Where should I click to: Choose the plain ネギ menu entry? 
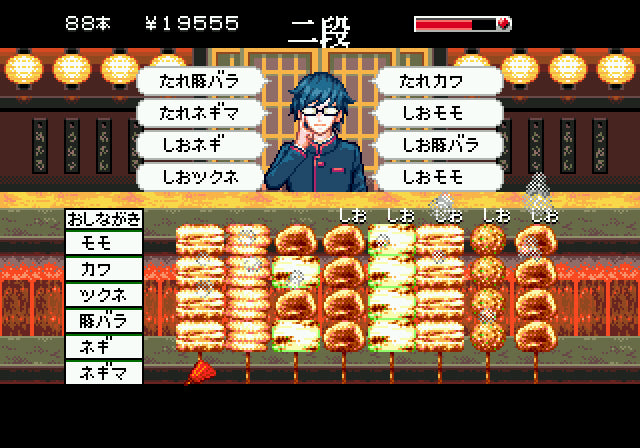coord(104,347)
